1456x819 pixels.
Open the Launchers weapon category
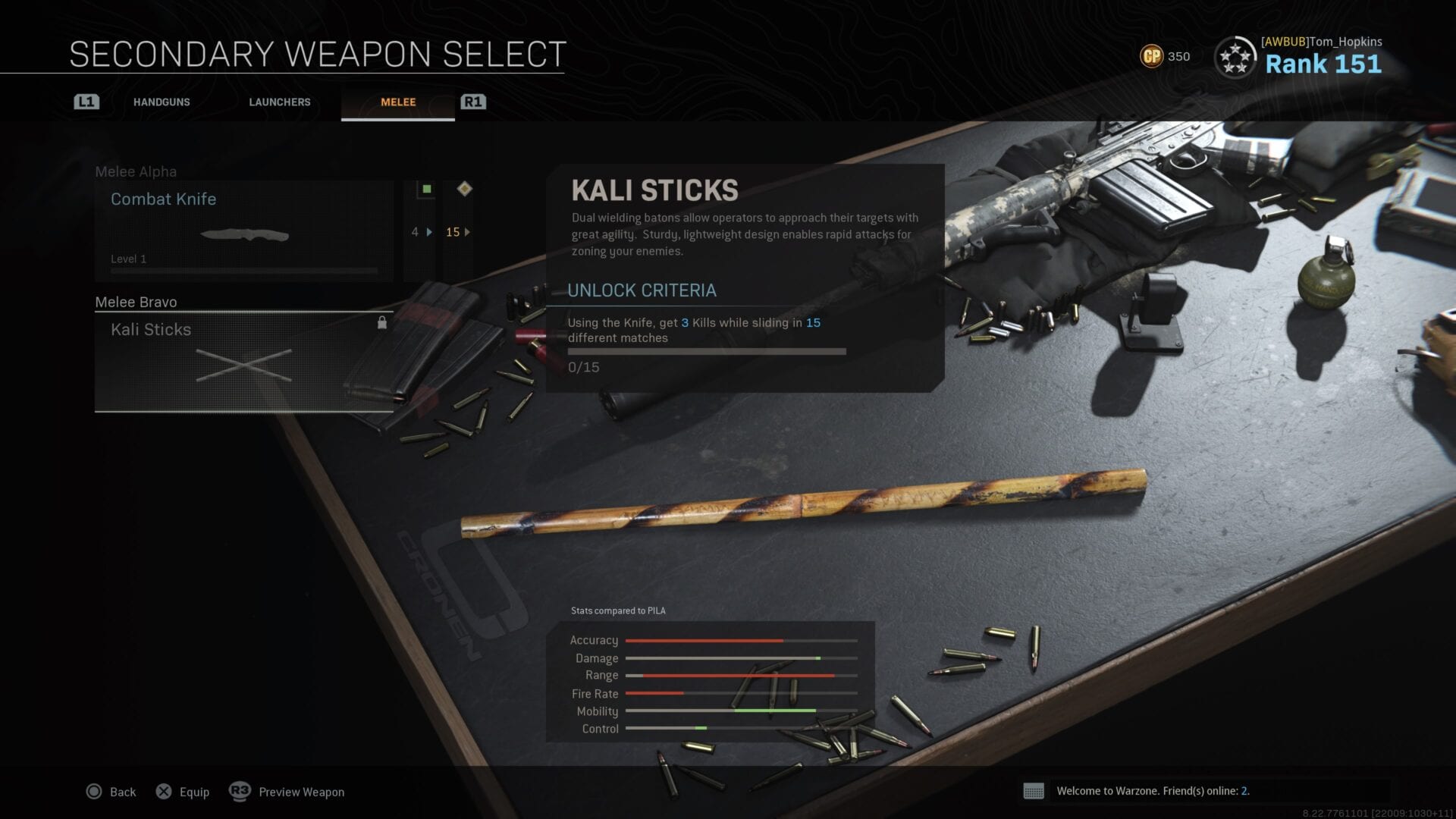click(280, 102)
